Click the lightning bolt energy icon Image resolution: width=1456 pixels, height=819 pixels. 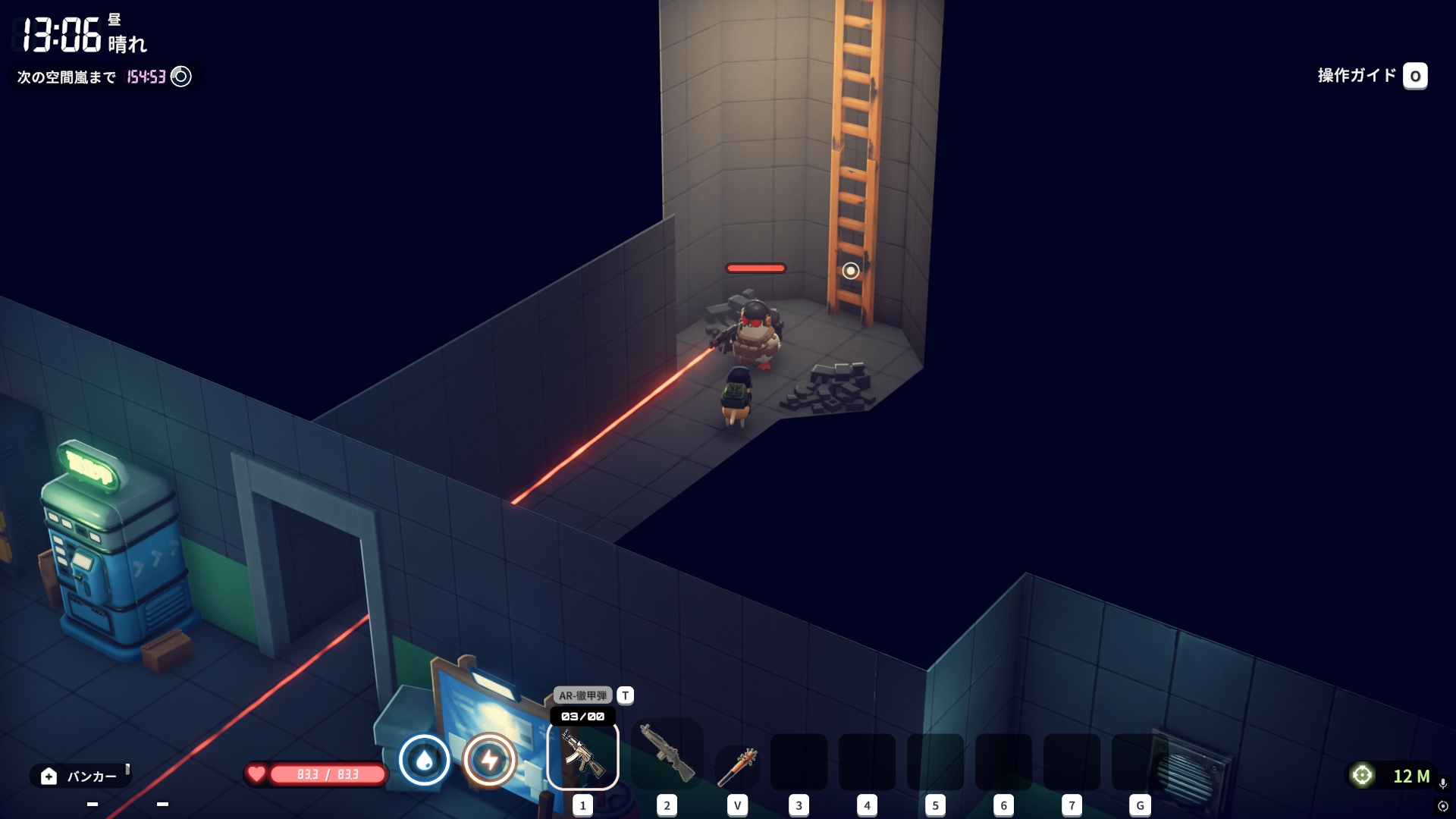[x=490, y=760]
